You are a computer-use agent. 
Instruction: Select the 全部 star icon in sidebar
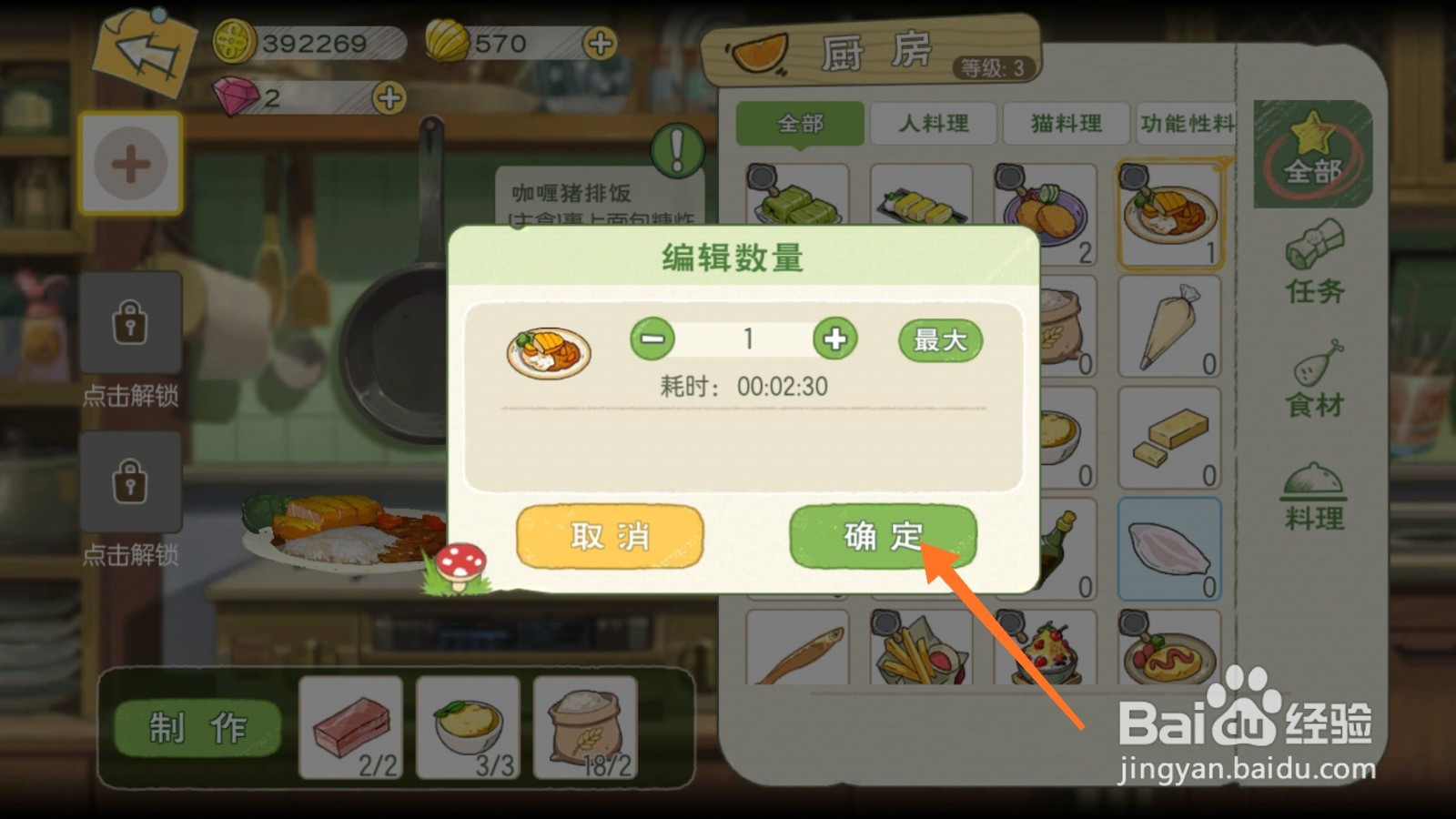point(1311,155)
